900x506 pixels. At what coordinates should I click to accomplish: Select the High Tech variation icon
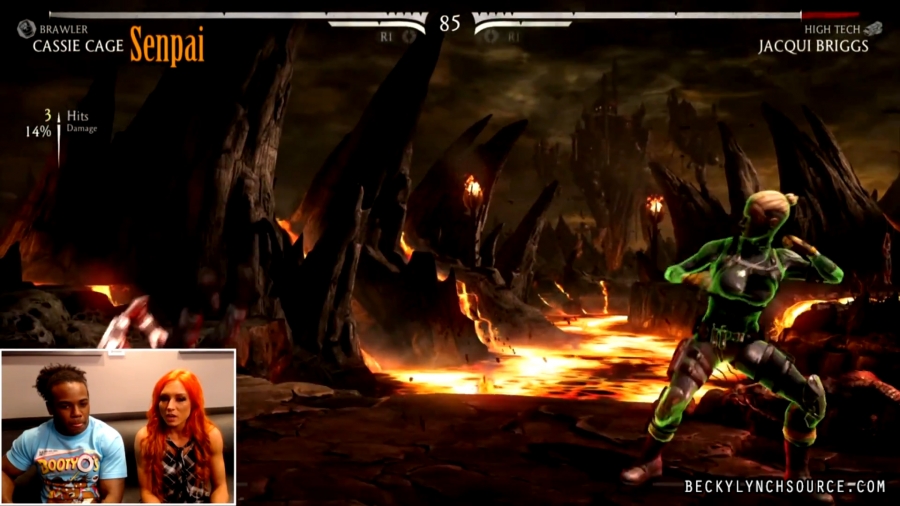click(874, 29)
